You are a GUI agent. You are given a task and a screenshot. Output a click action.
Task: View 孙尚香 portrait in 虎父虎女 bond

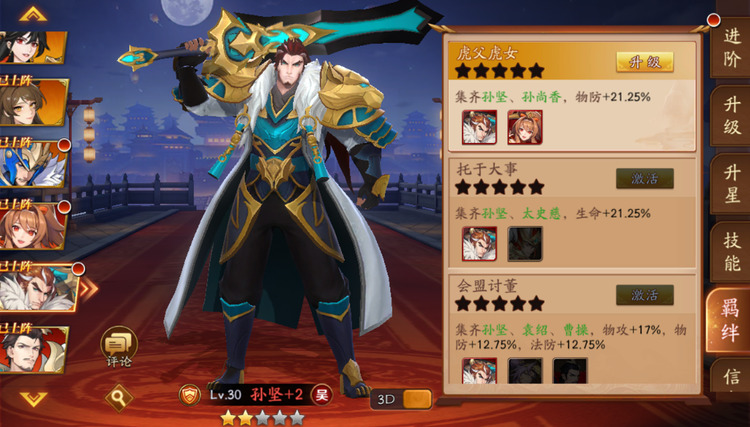point(523,128)
